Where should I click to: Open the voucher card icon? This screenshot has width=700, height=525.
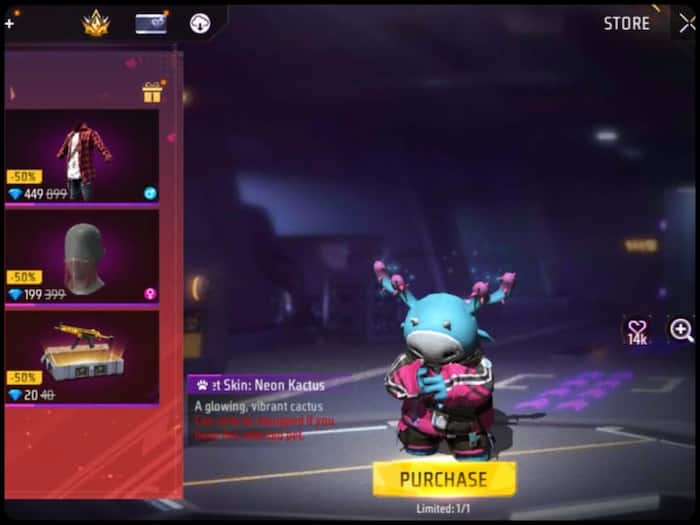[151, 24]
